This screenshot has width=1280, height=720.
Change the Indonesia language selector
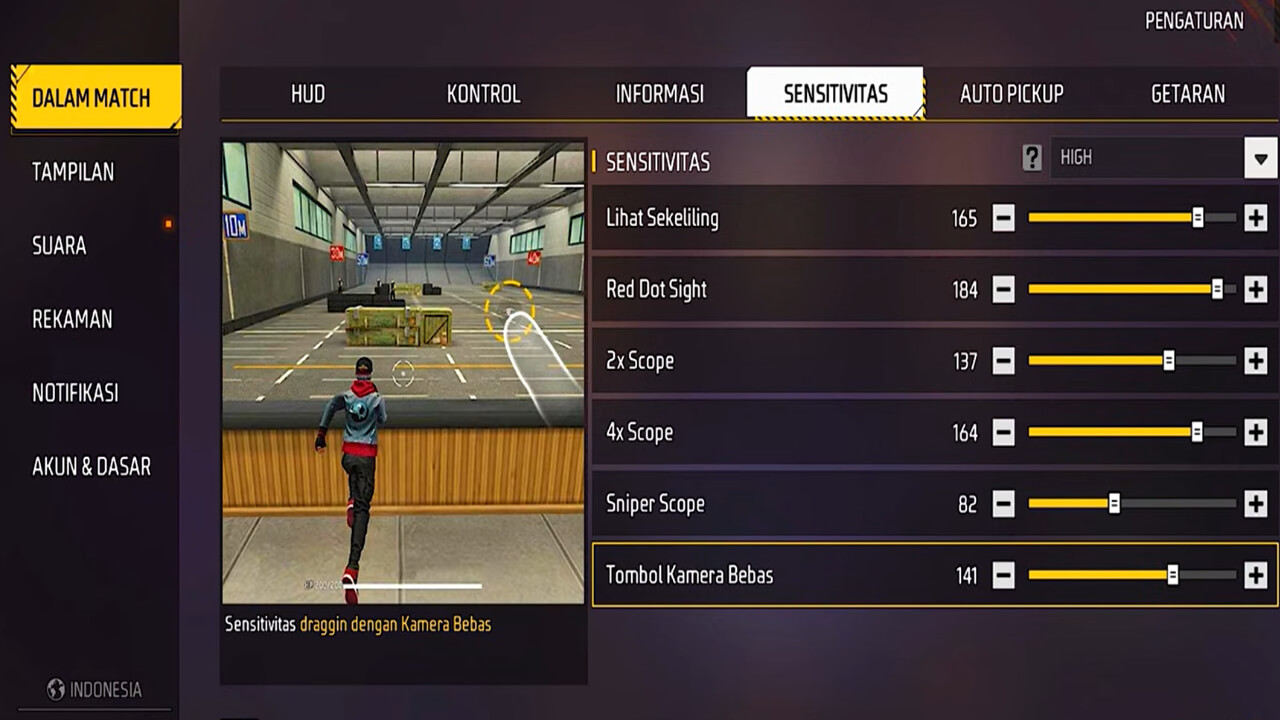click(95, 690)
